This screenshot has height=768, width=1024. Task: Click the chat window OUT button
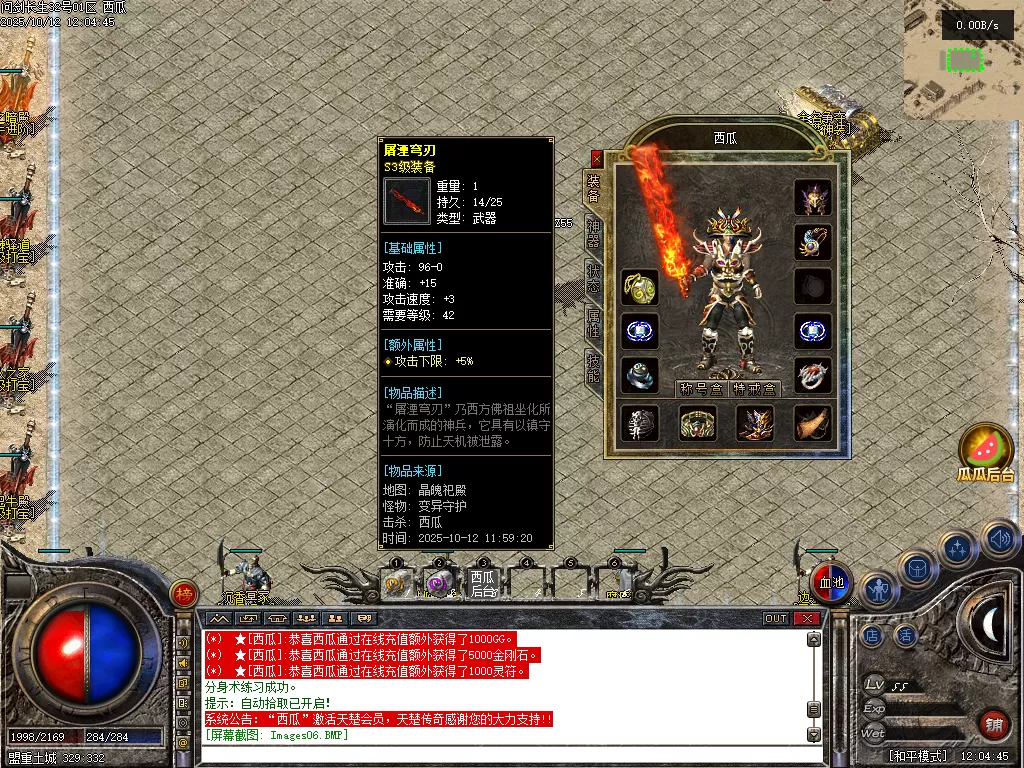(776, 619)
